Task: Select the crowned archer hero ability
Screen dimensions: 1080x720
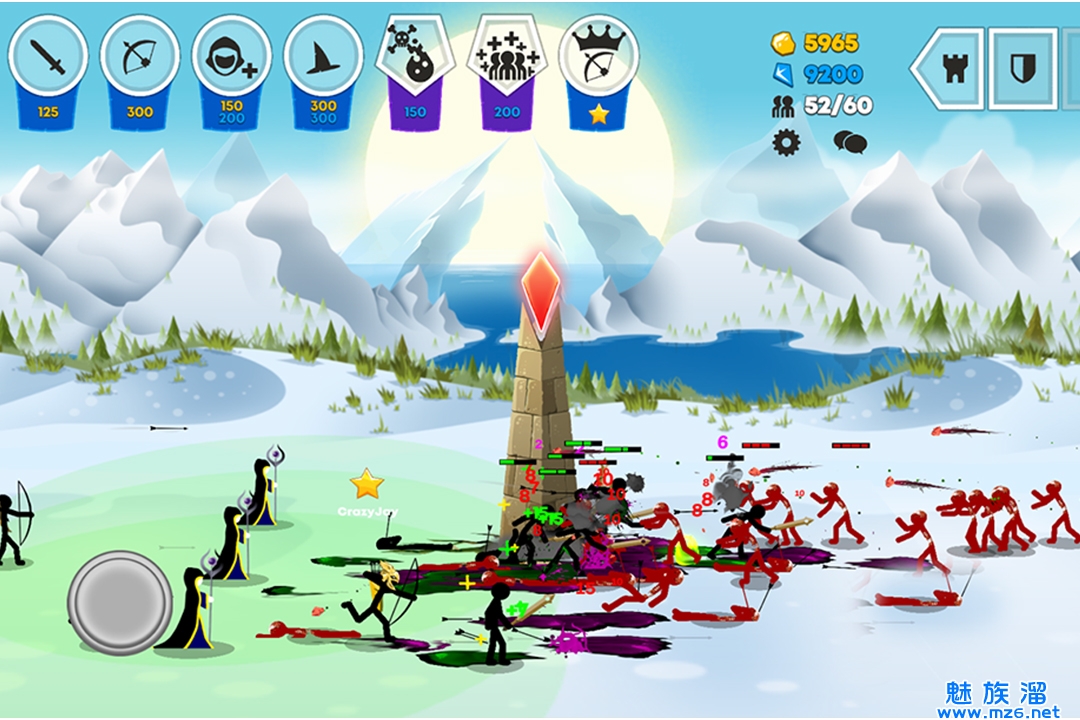Action: pyautogui.click(x=598, y=57)
